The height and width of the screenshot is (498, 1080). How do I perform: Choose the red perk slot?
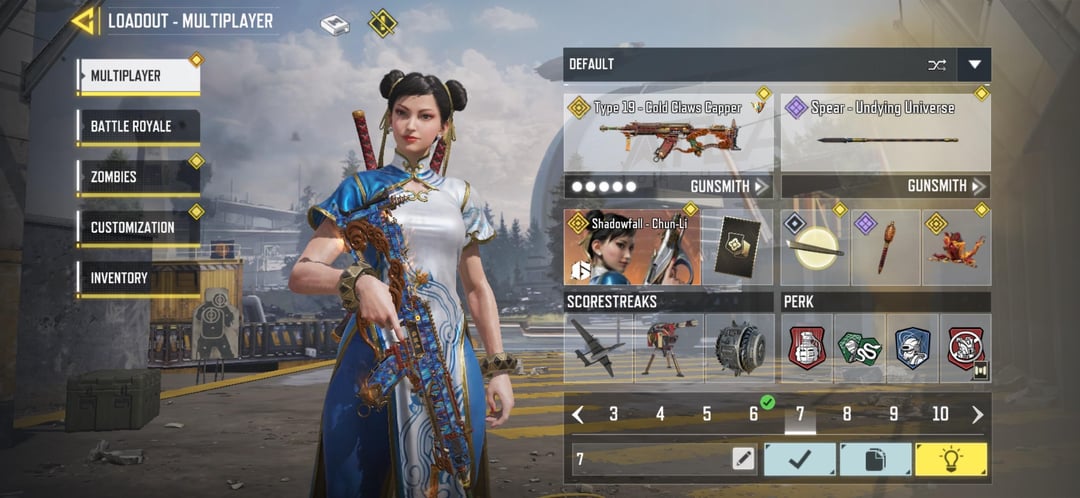[x=807, y=348]
